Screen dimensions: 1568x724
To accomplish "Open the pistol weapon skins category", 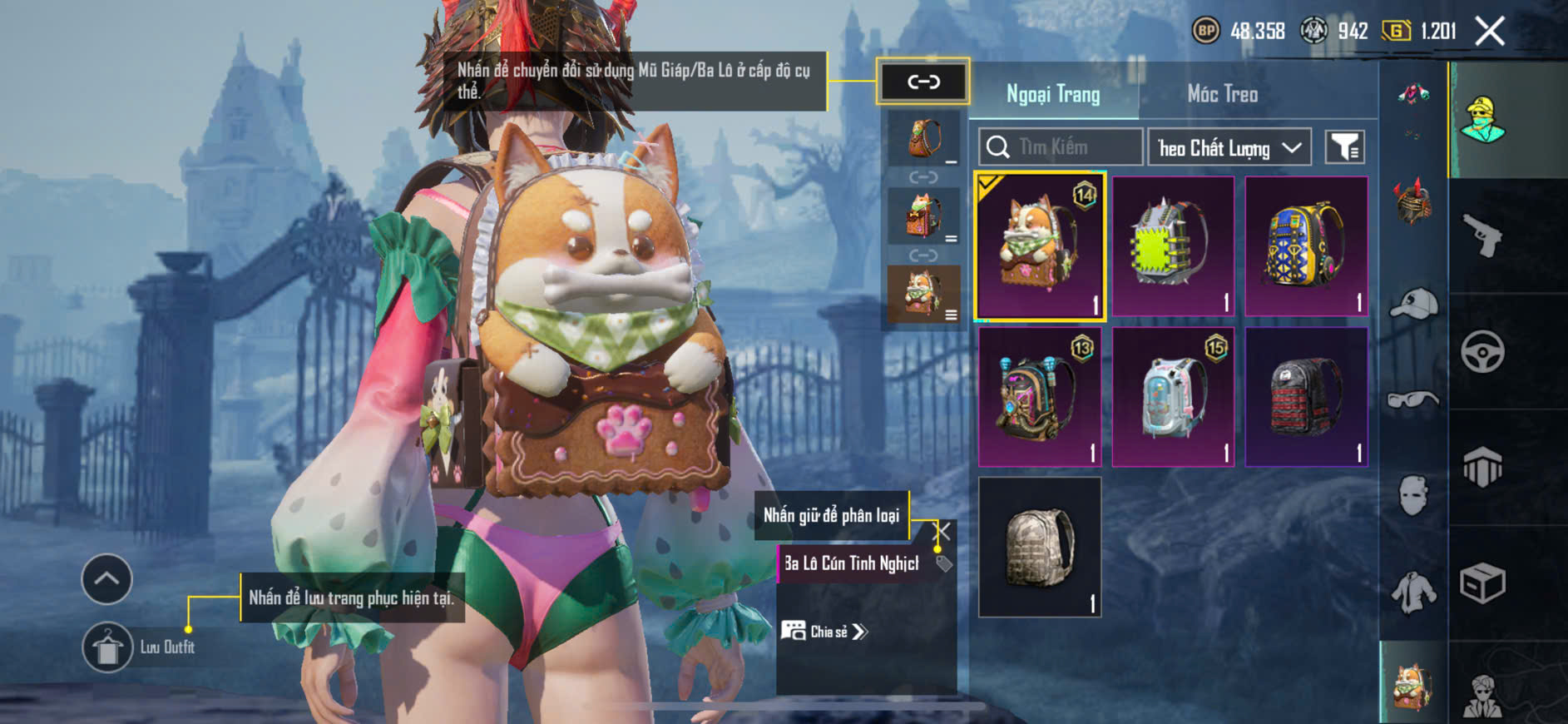I will (x=1483, y=236).
